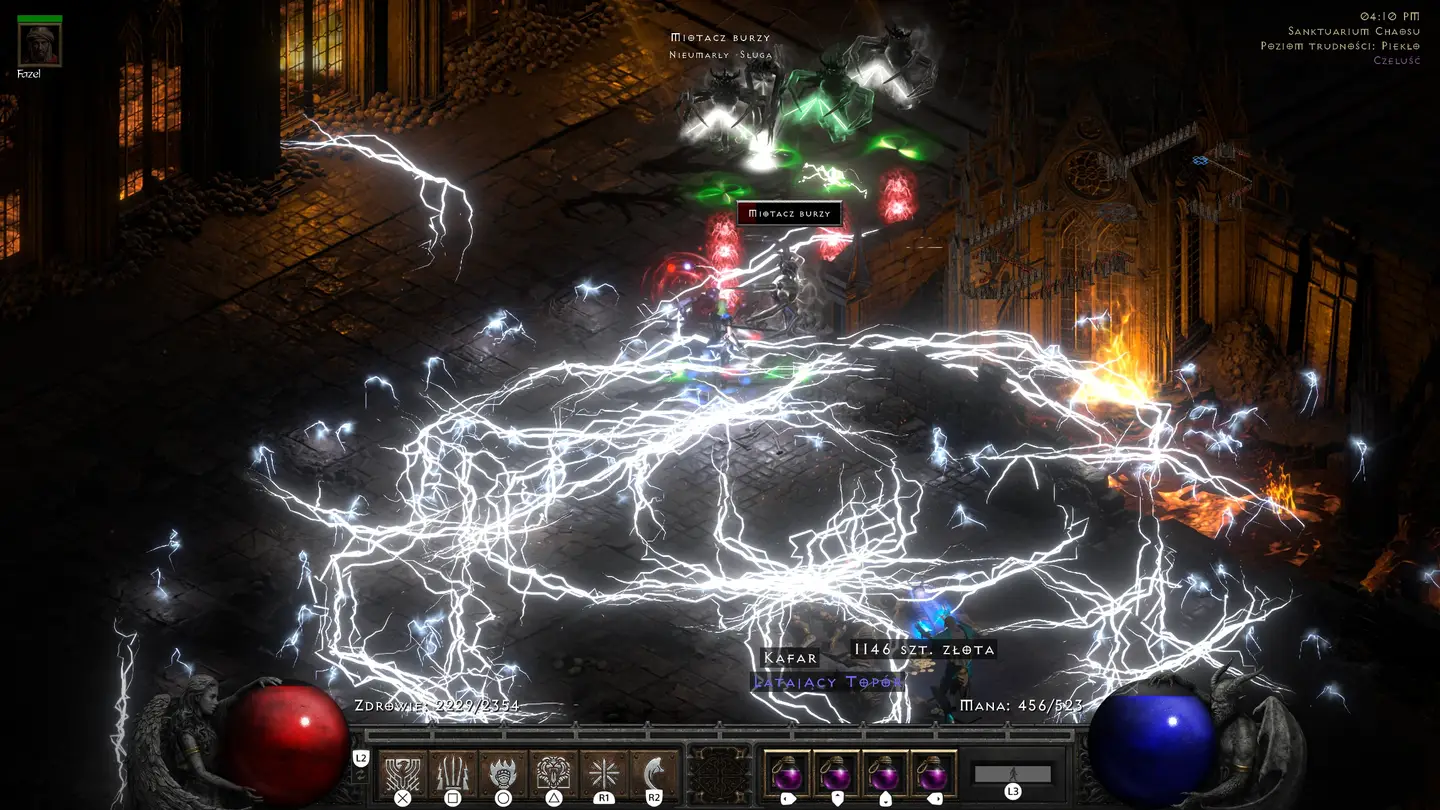Activate the three-blades skill icon

click(453, 773)
